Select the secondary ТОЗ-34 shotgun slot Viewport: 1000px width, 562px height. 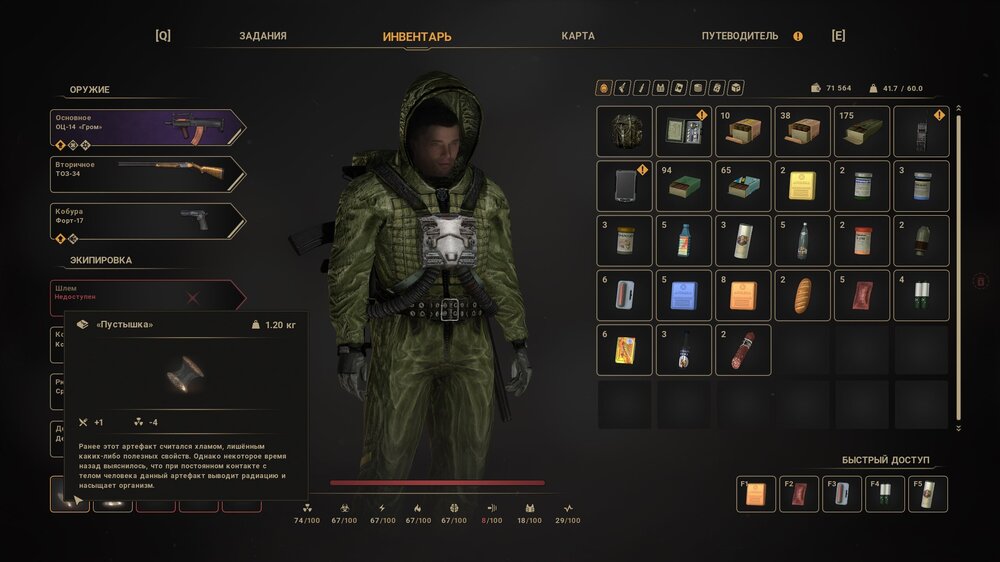click(x=147, y=174)
